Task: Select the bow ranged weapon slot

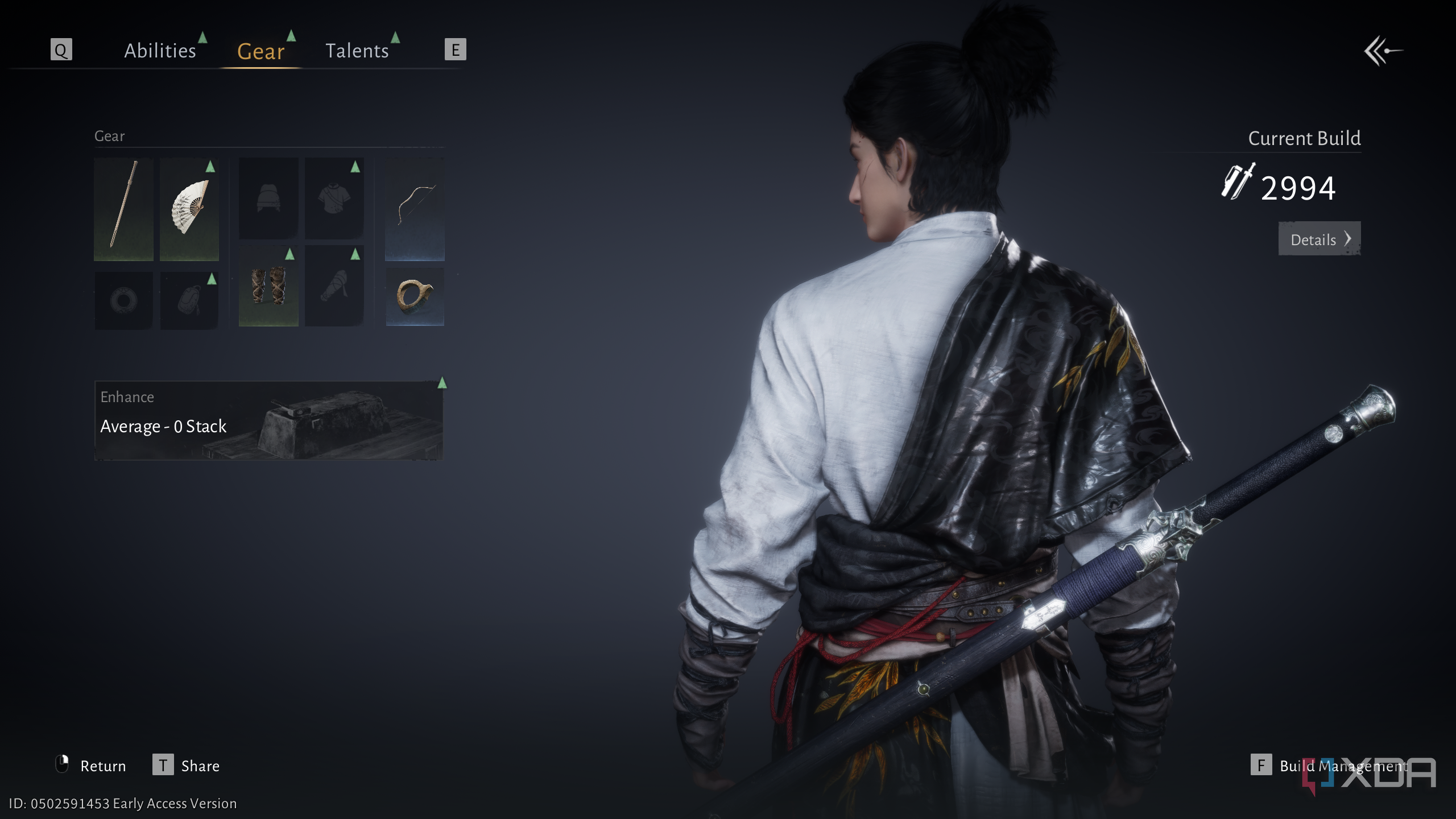Action: click(415, 209)
